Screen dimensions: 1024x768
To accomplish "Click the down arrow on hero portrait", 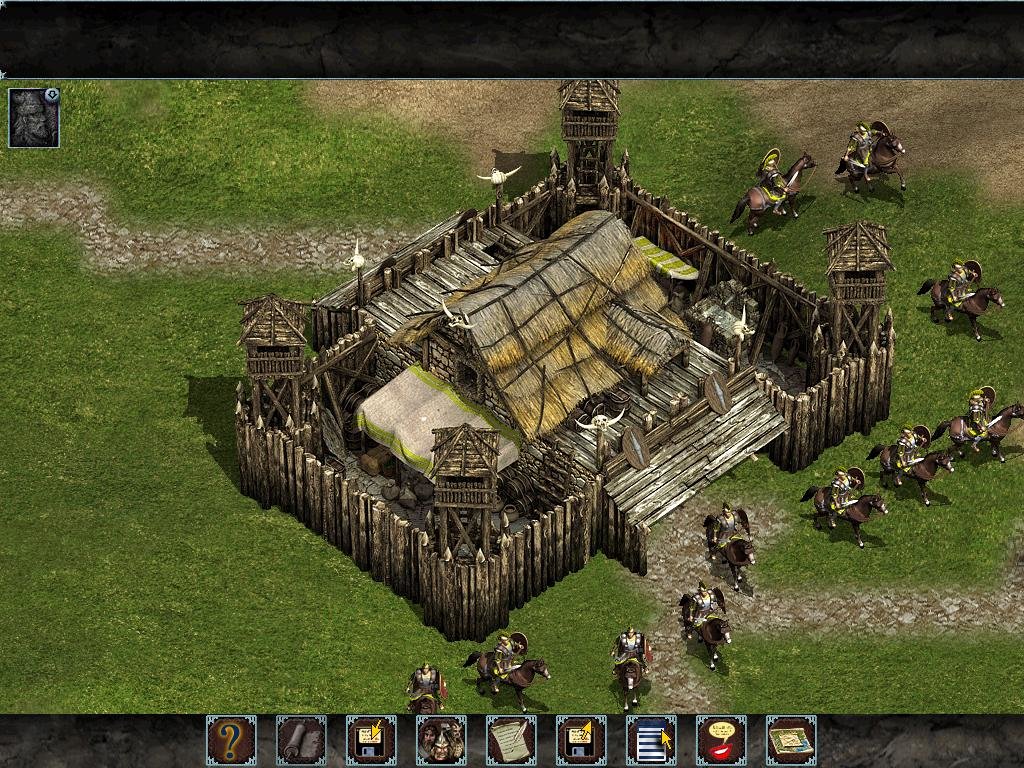I will 52,96.
